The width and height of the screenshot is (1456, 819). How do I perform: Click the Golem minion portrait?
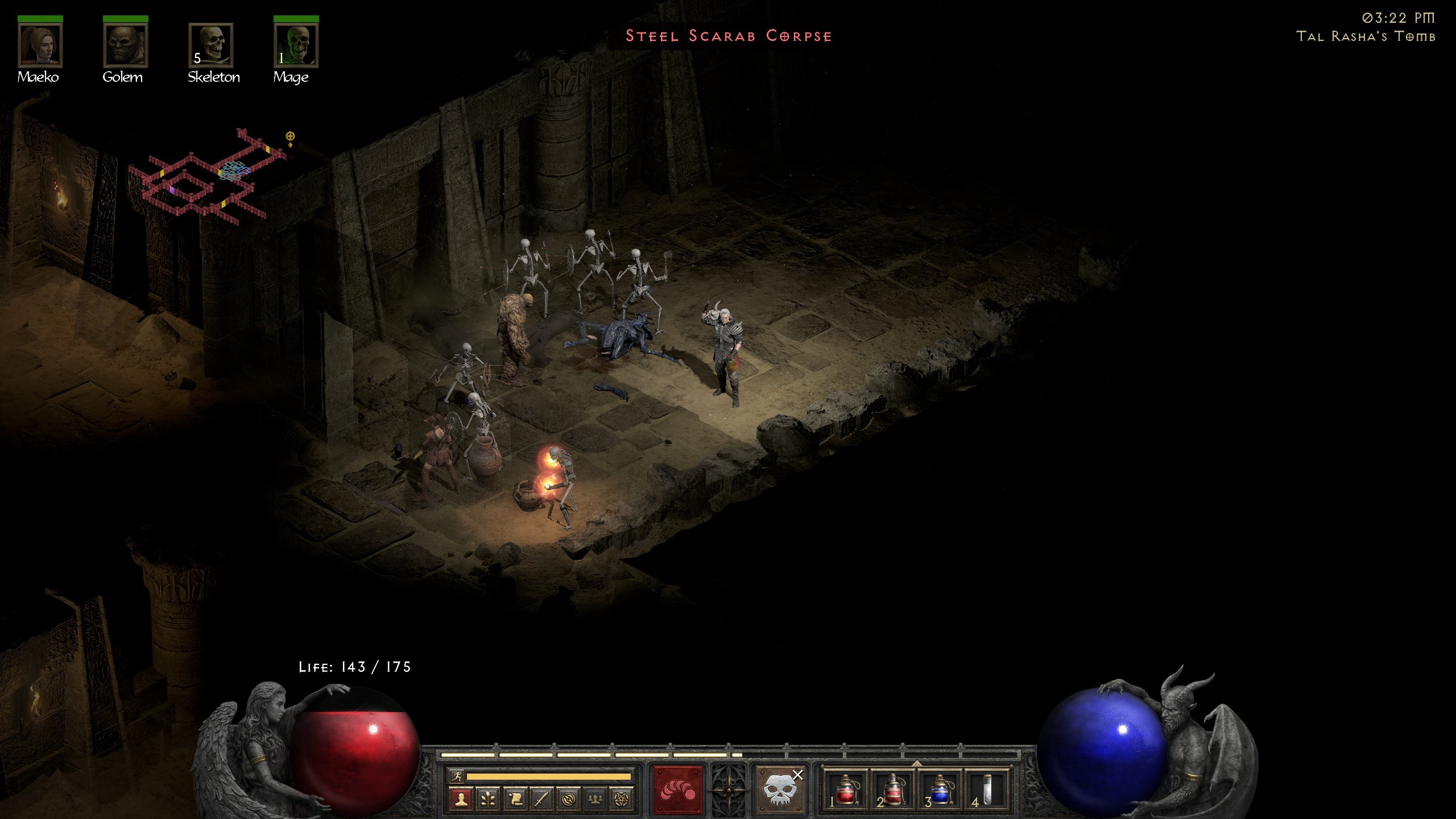coord(125,45)
